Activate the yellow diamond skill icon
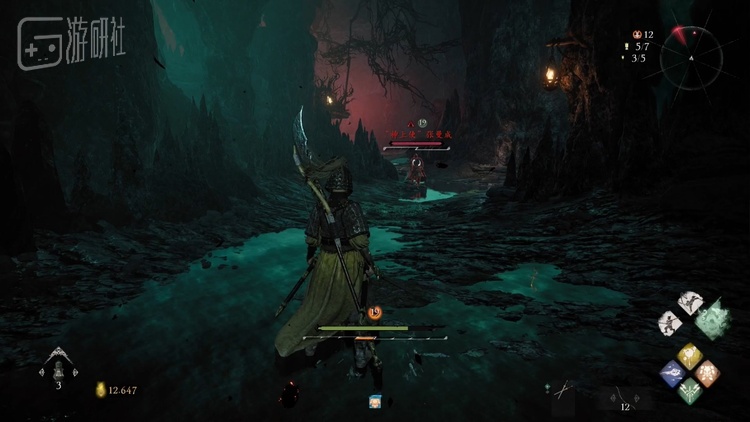 tap(688, 354)
